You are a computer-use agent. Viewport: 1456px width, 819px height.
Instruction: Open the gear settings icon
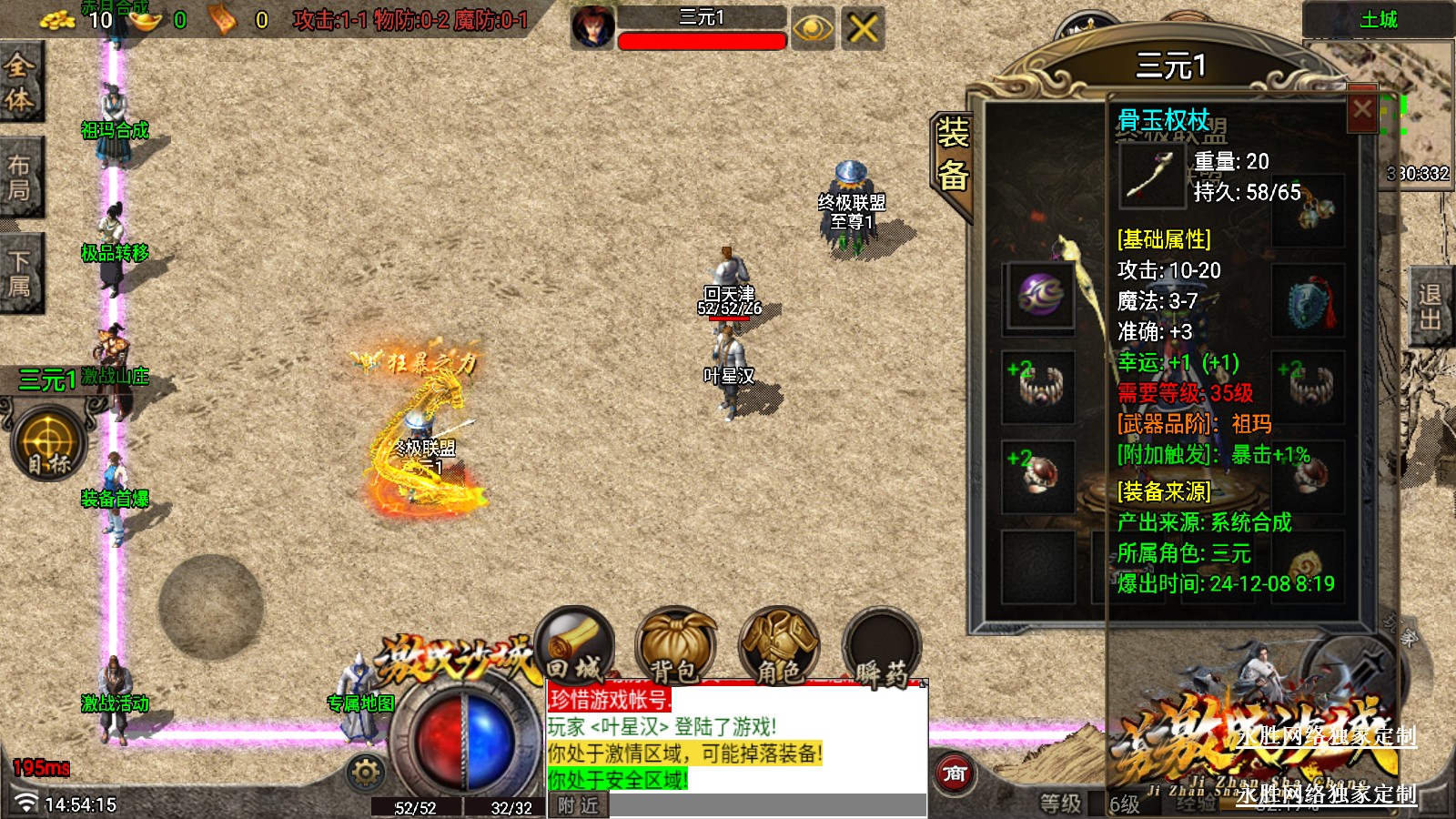366,773
